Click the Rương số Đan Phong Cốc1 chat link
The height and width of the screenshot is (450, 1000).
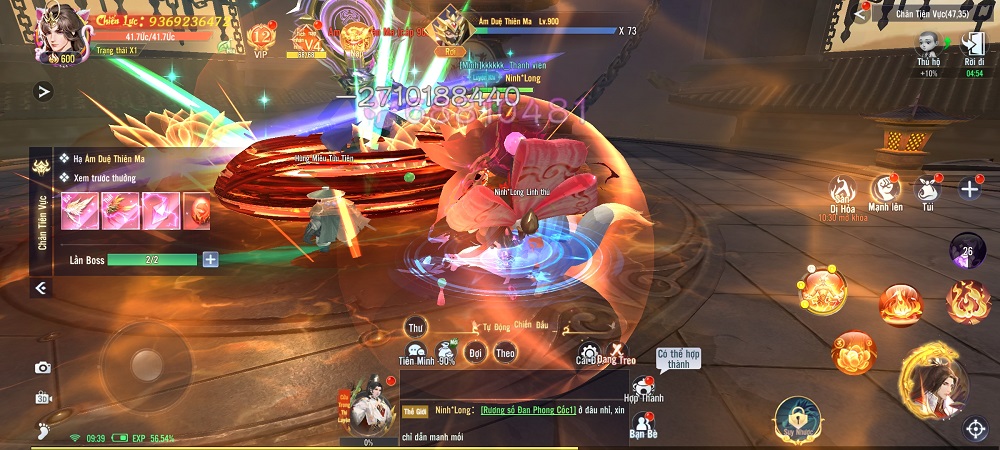coord(527,411)
